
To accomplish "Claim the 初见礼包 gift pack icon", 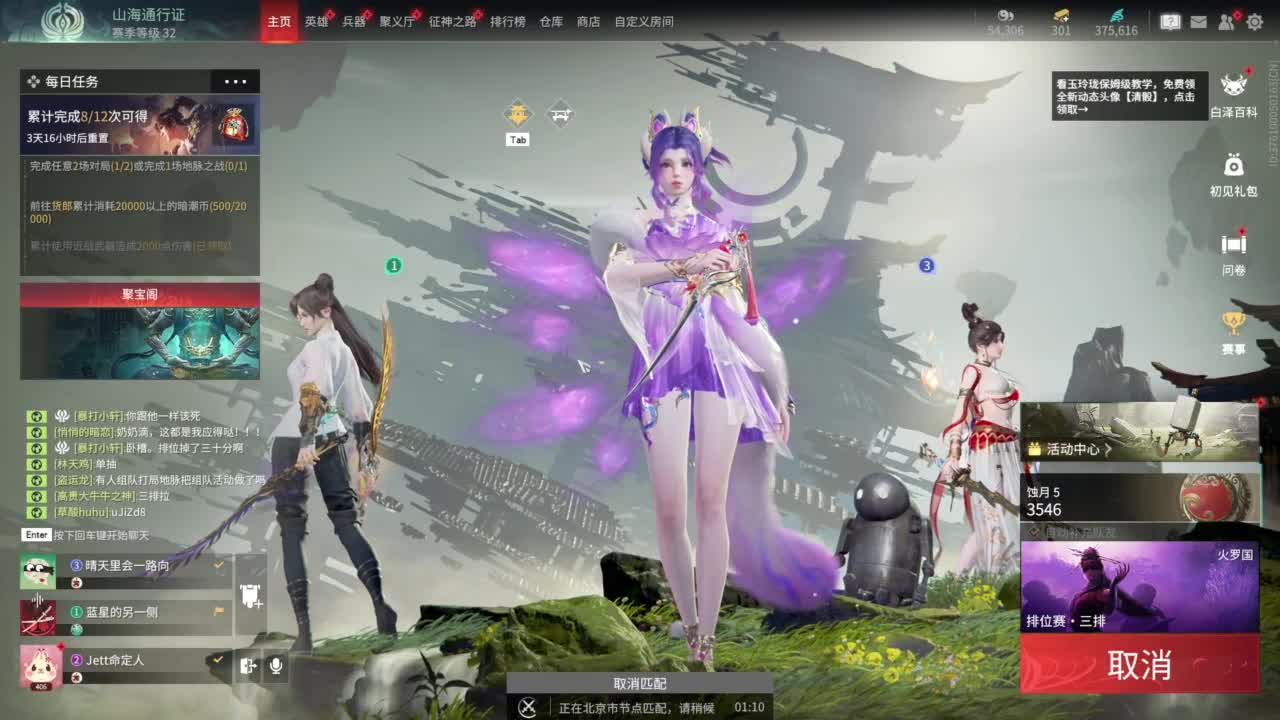I will point(1232,165).
